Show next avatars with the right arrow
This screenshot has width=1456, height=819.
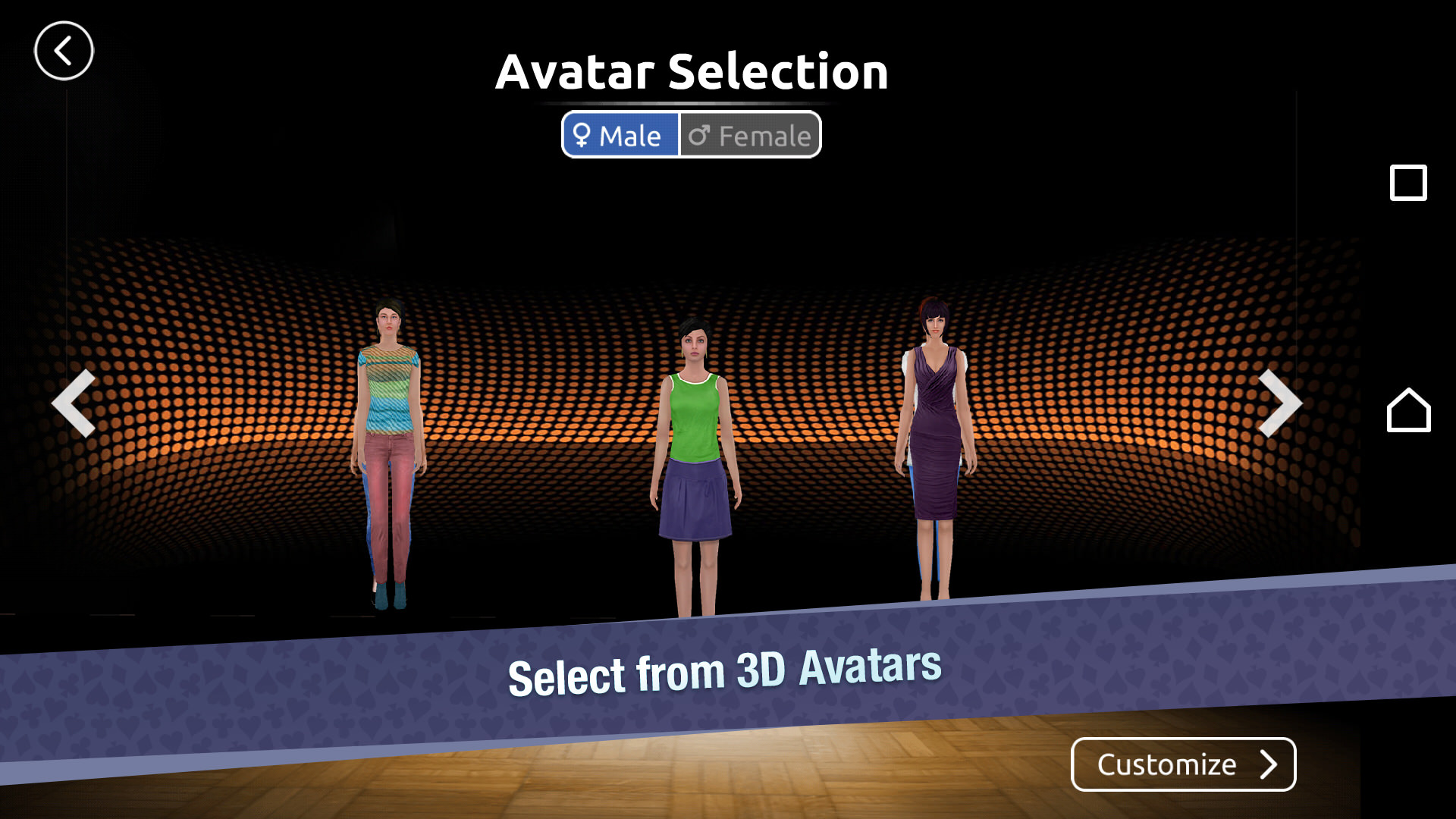[1279, 403]
